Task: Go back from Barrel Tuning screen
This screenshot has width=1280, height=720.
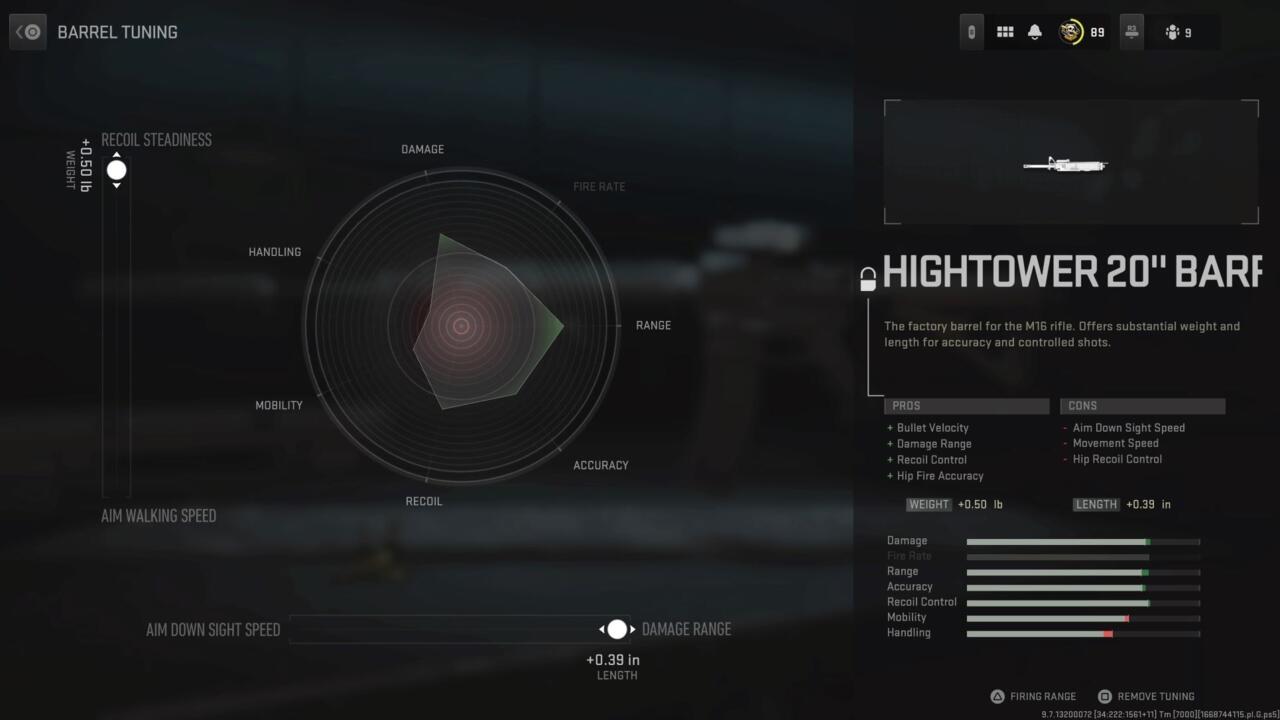Action: [x=28, y=32]
